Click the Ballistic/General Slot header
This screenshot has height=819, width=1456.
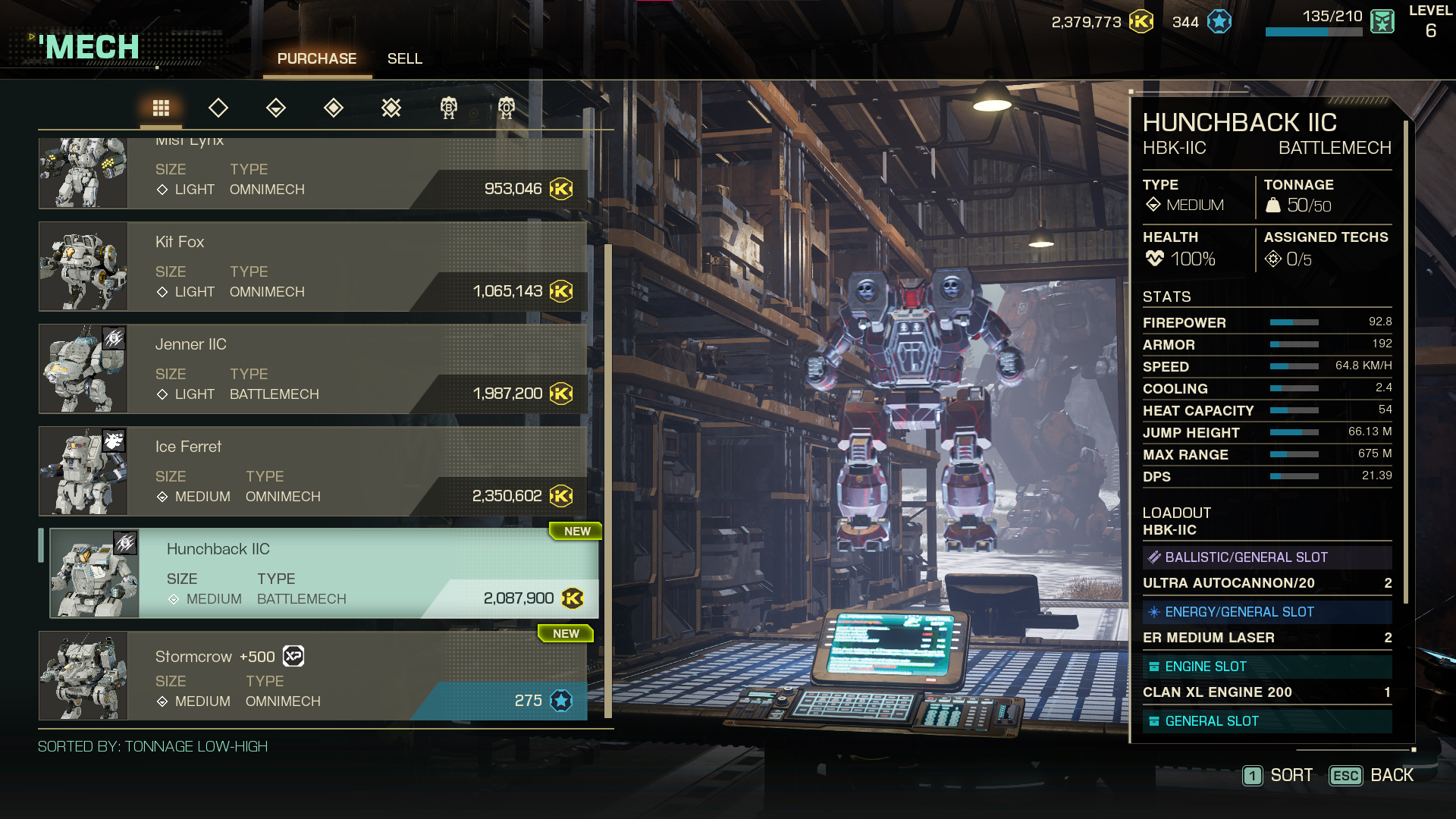tap(1266, 557)
